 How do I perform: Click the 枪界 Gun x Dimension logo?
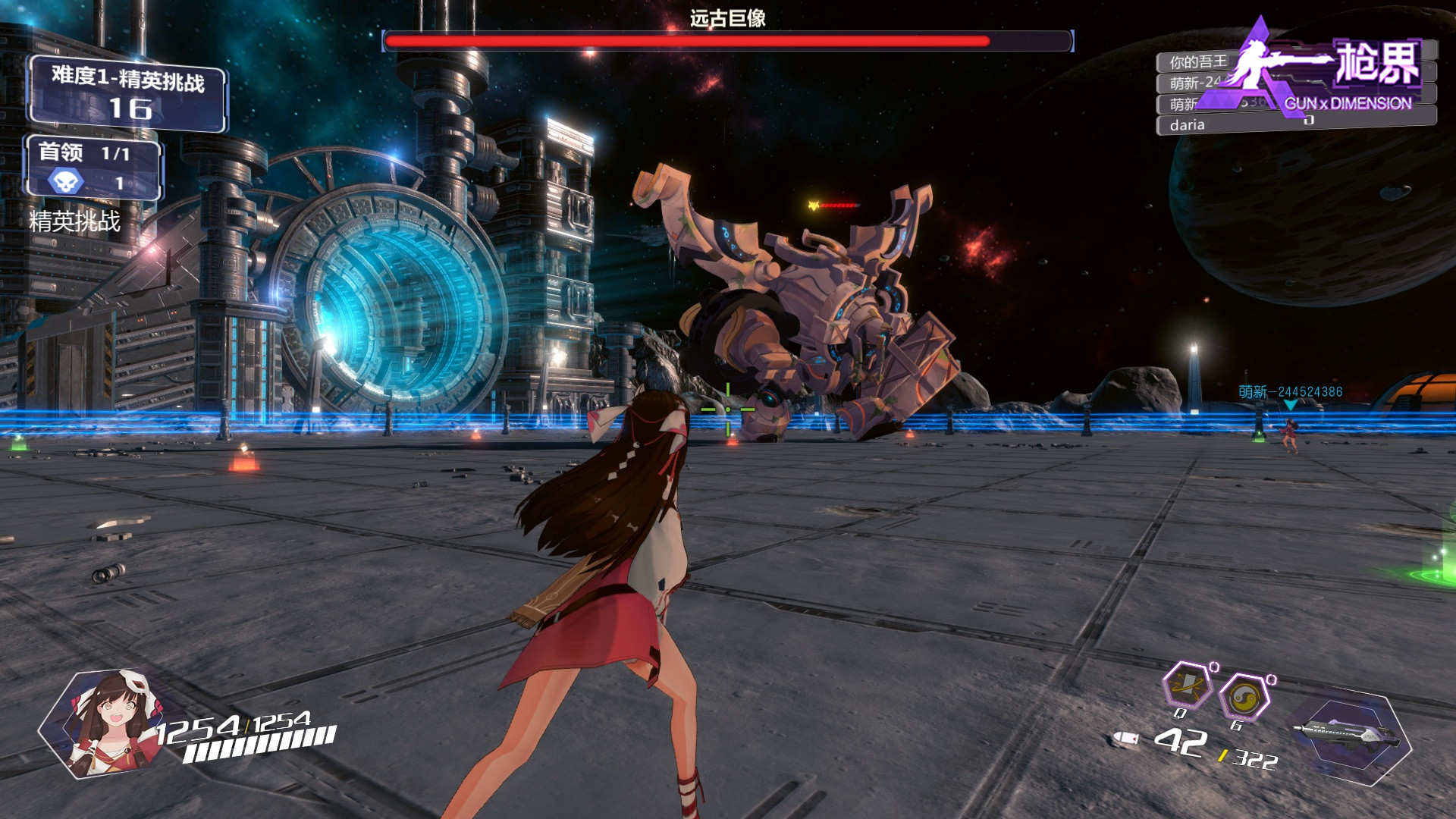pos(1335,72)
